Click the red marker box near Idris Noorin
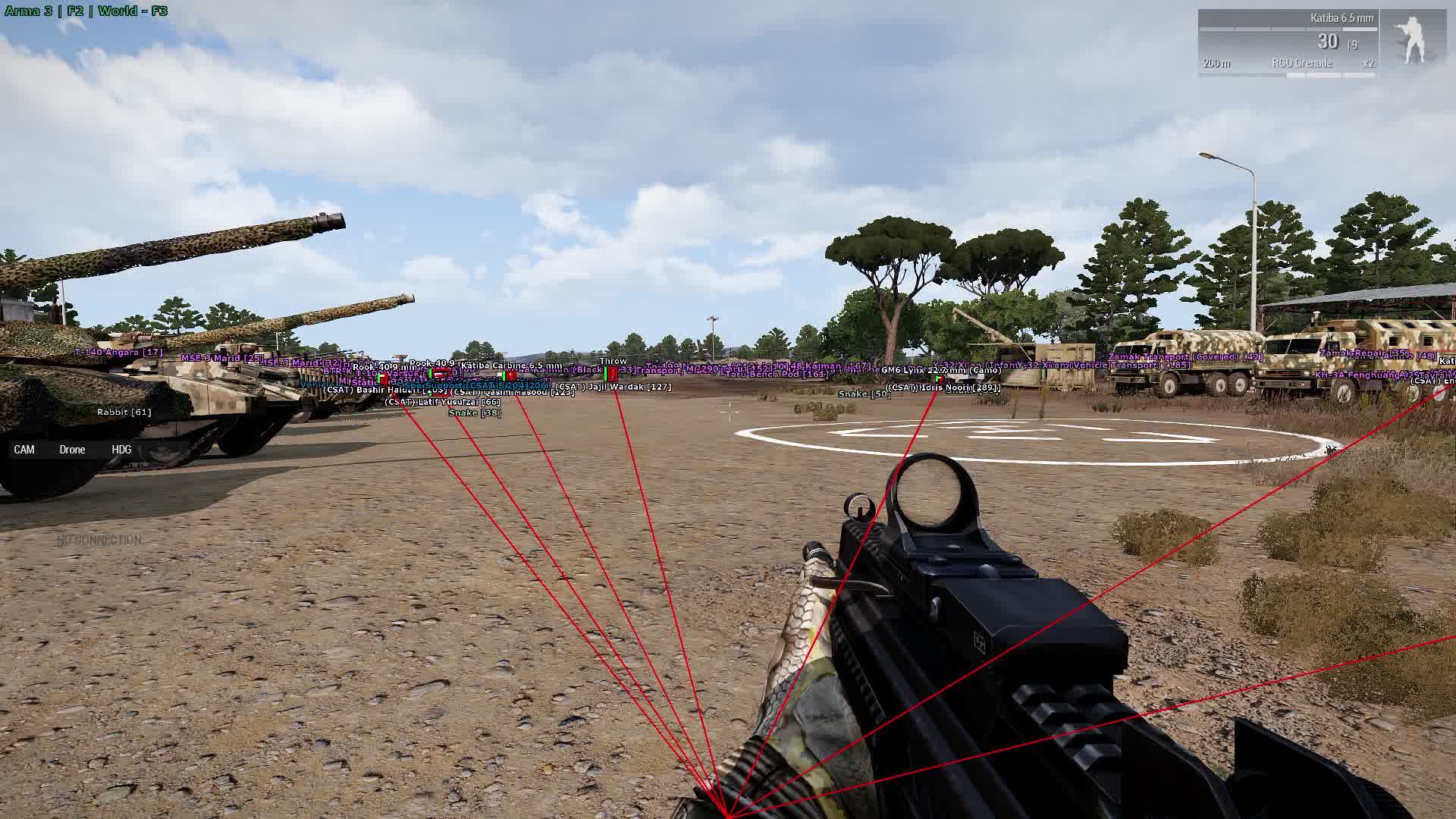 point(941,379)
